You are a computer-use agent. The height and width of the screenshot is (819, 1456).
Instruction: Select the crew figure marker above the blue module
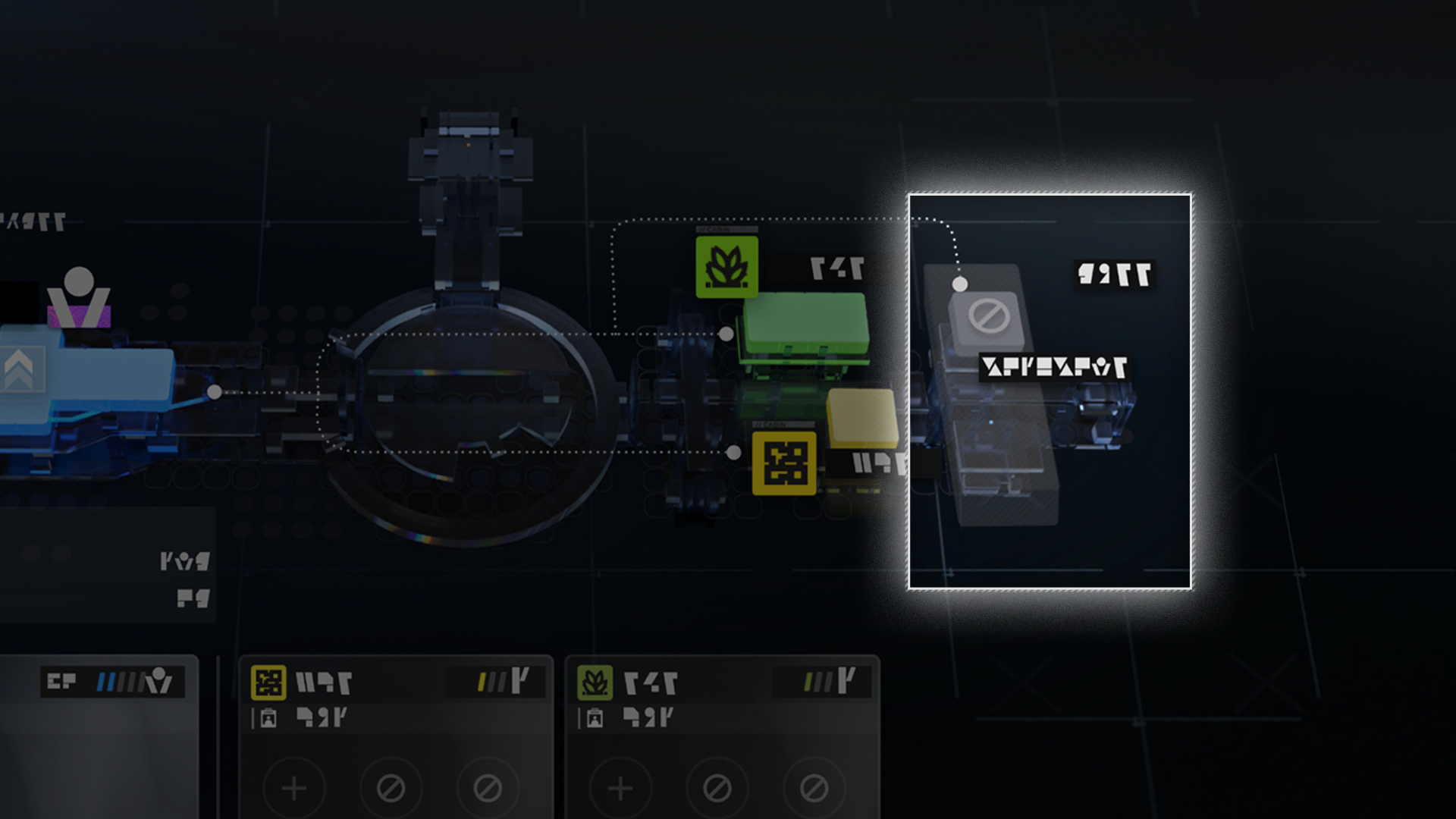(79, 297)
